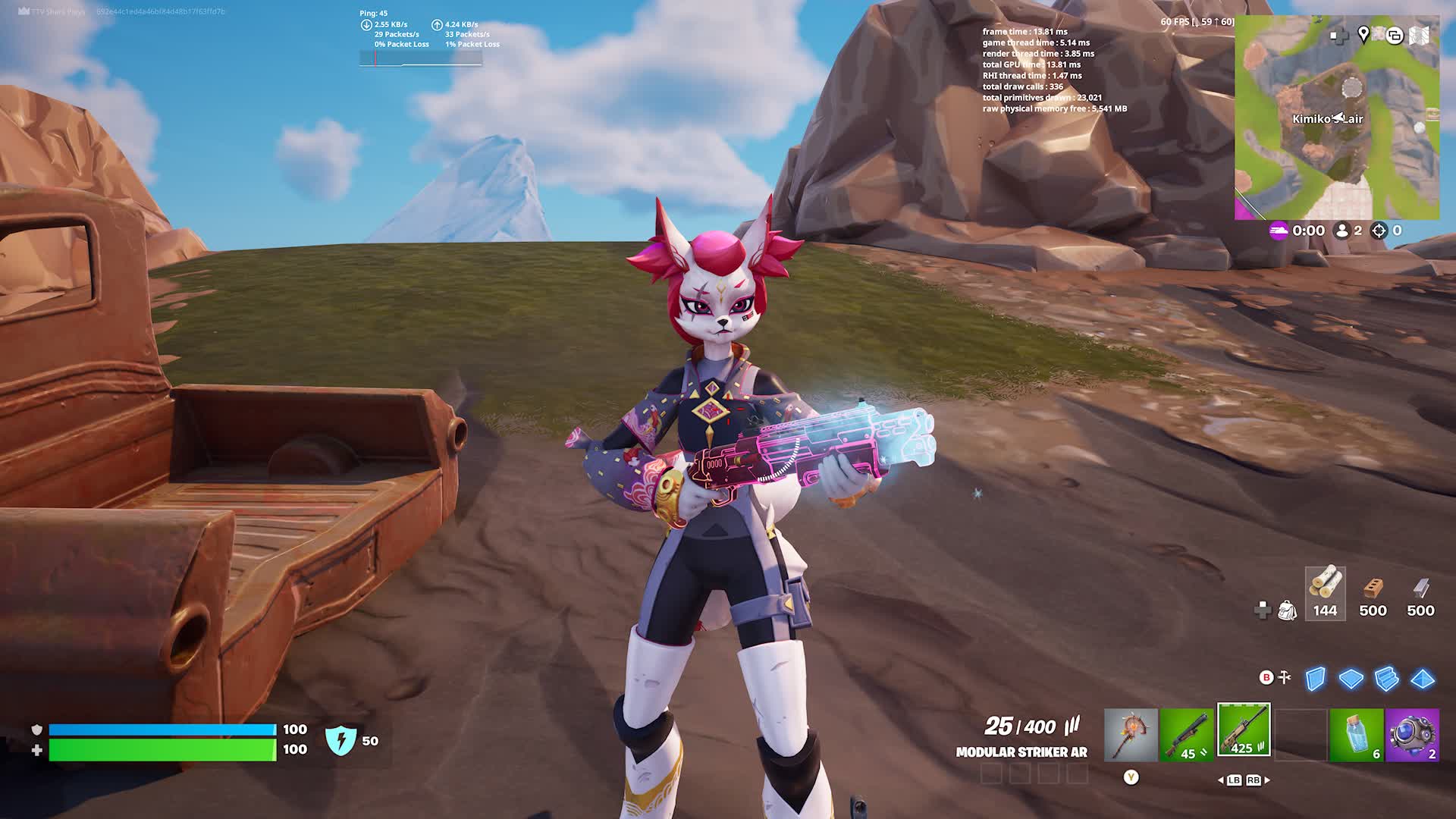This screenshot has width=1456, height=819.
Task: Pick the wood building material
Action: [x=1325, y=593]
